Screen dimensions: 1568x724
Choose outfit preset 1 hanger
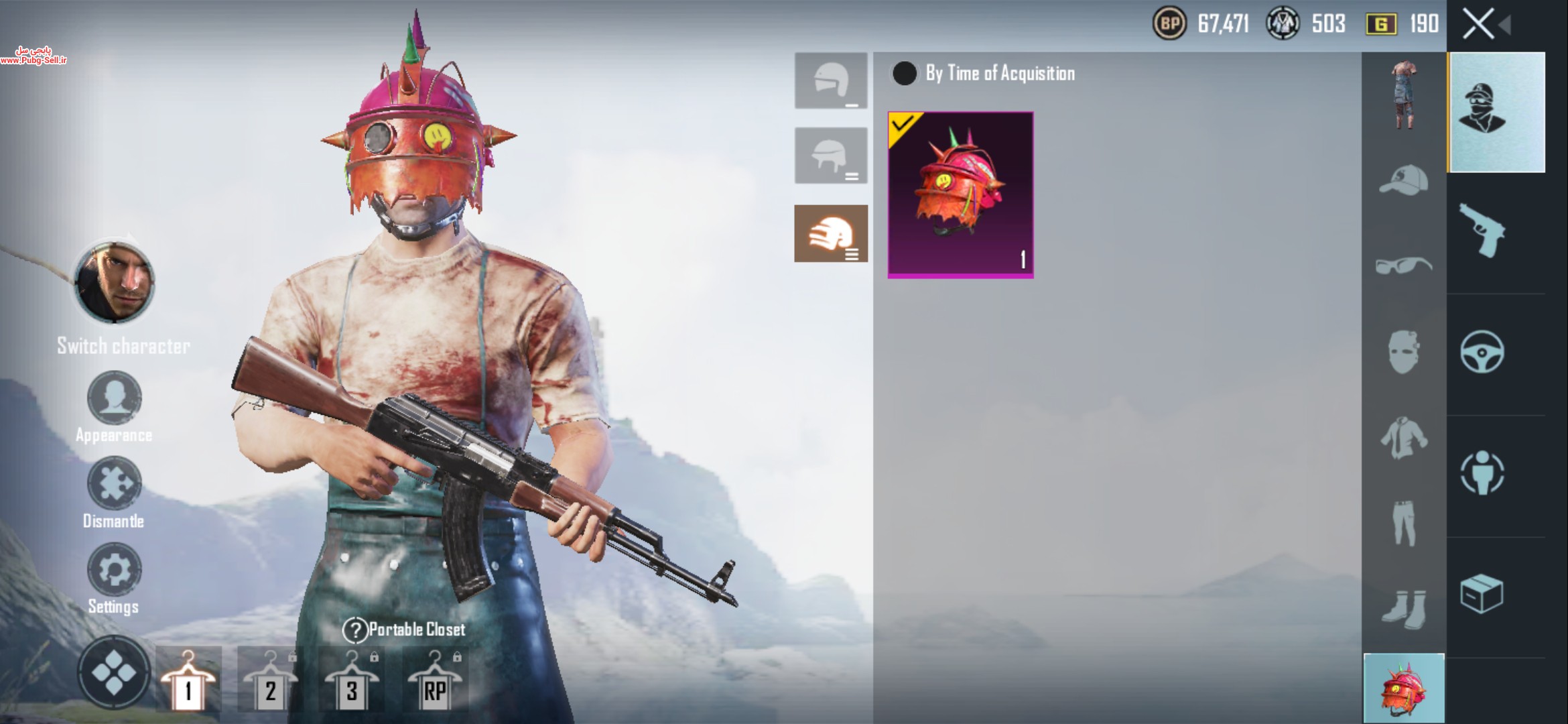point(188,680)
